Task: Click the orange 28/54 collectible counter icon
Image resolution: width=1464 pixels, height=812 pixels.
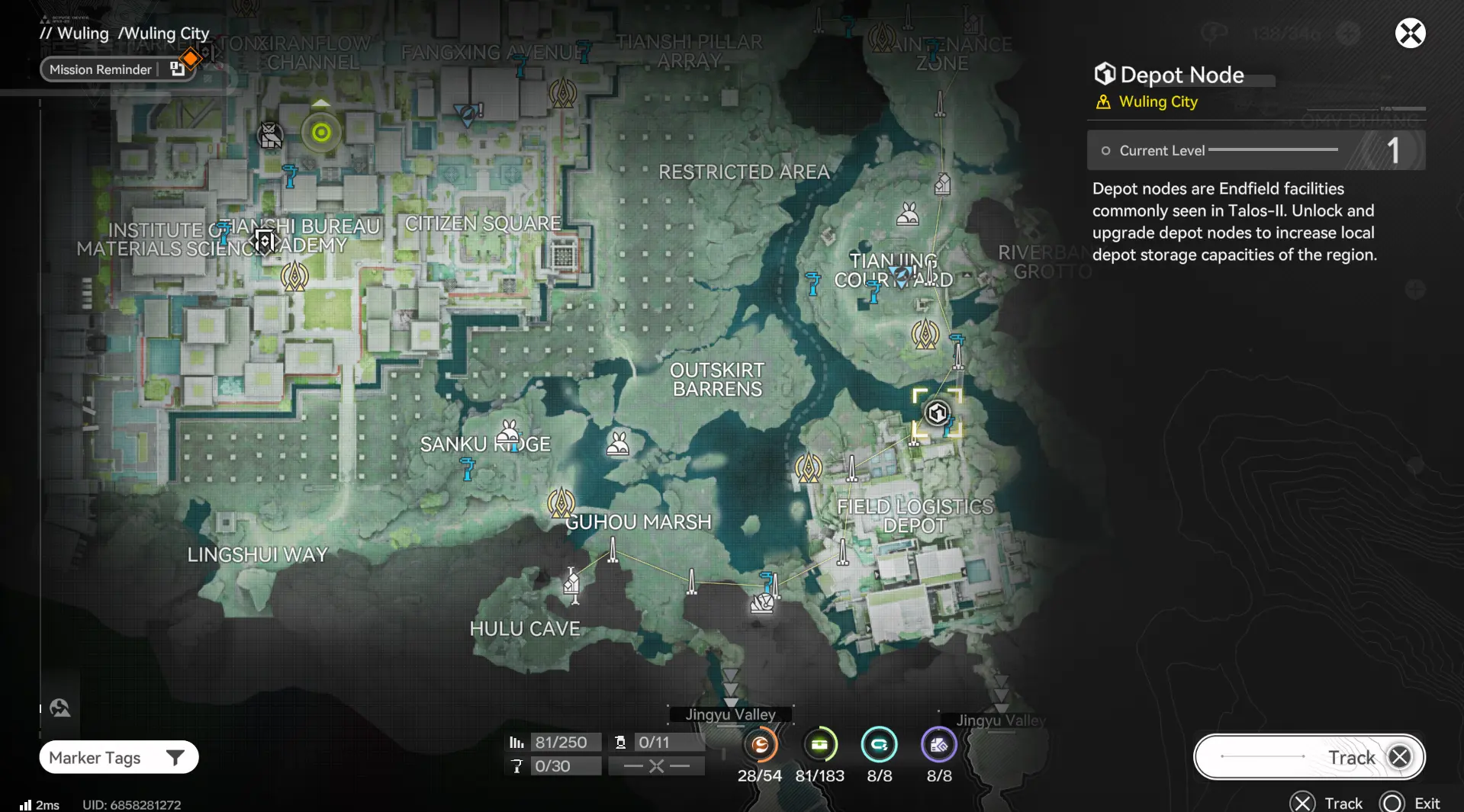Action: tap(760, 745)
